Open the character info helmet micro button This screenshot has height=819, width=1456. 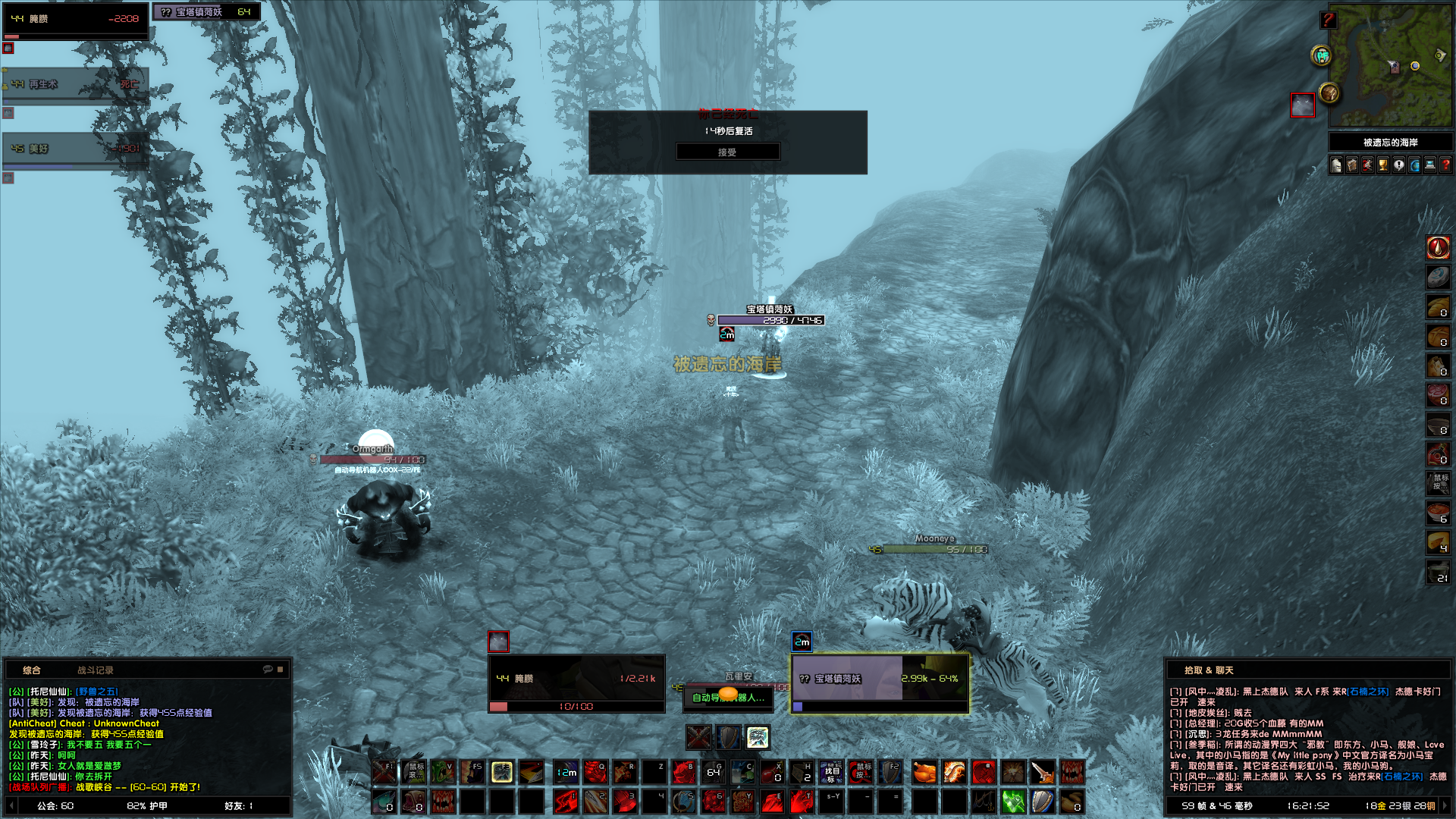coord(1336,165)
